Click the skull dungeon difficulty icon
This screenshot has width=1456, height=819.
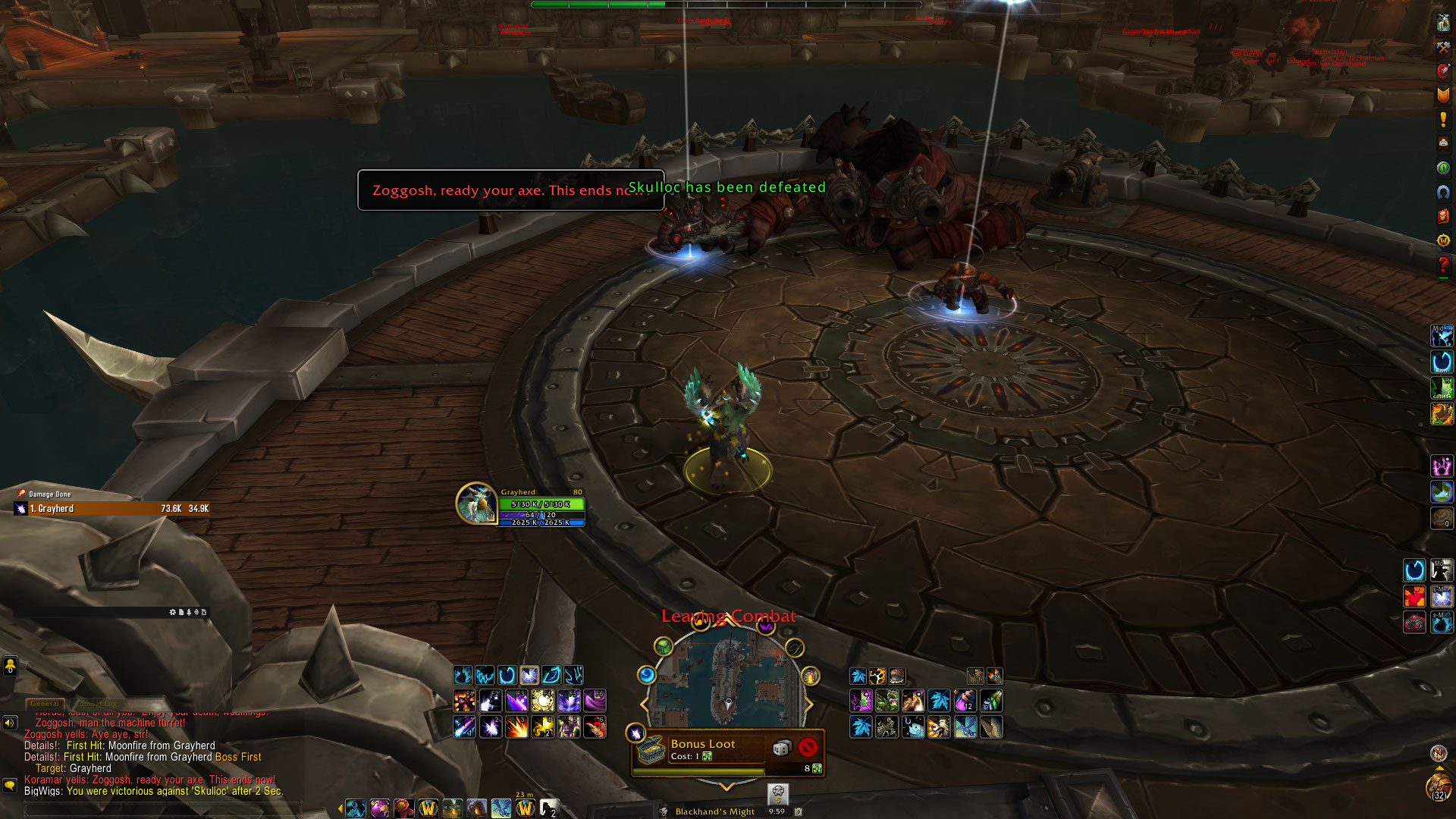pos(777,794)
